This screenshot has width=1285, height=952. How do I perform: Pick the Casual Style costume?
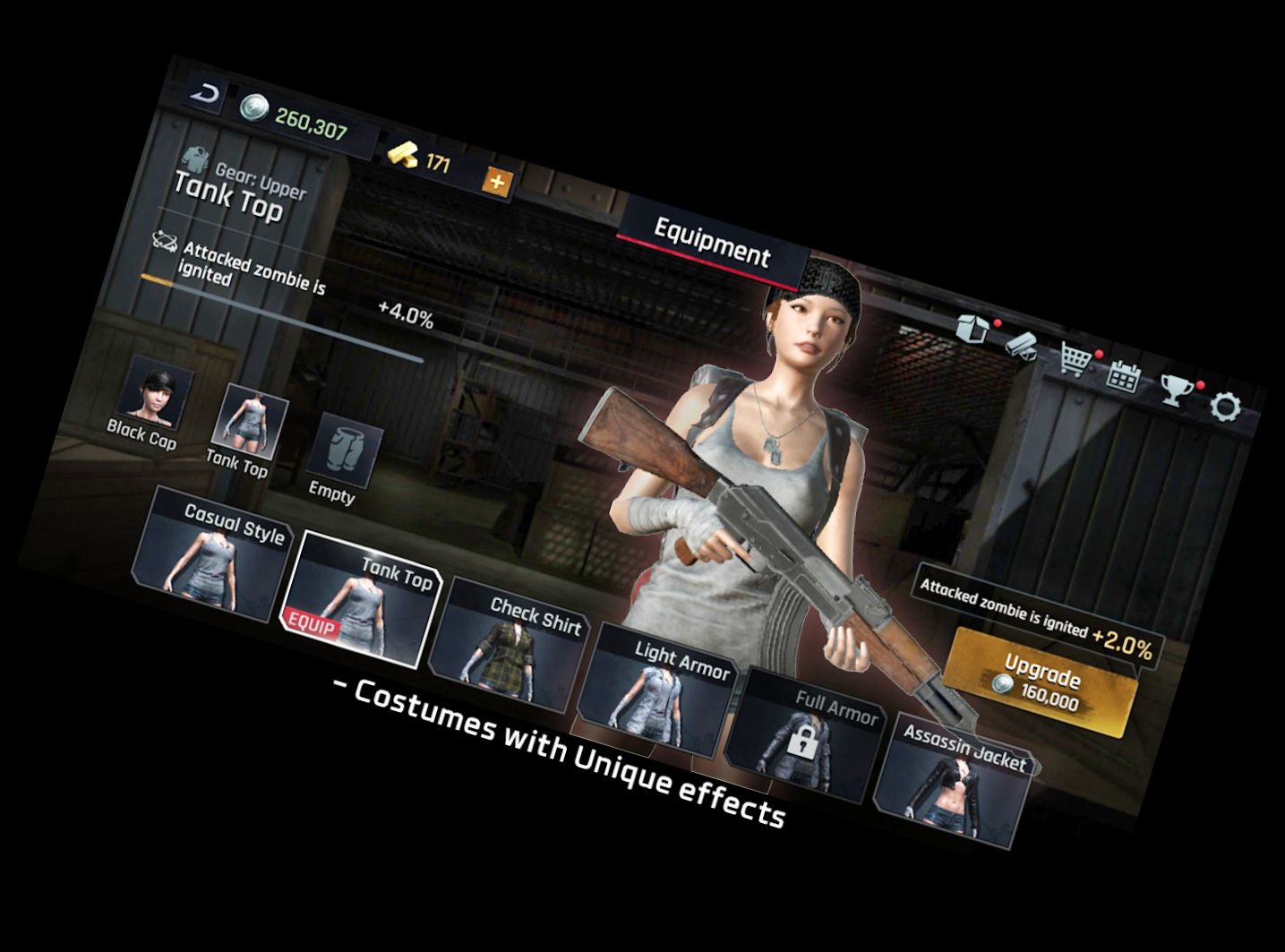coord(215,556)
